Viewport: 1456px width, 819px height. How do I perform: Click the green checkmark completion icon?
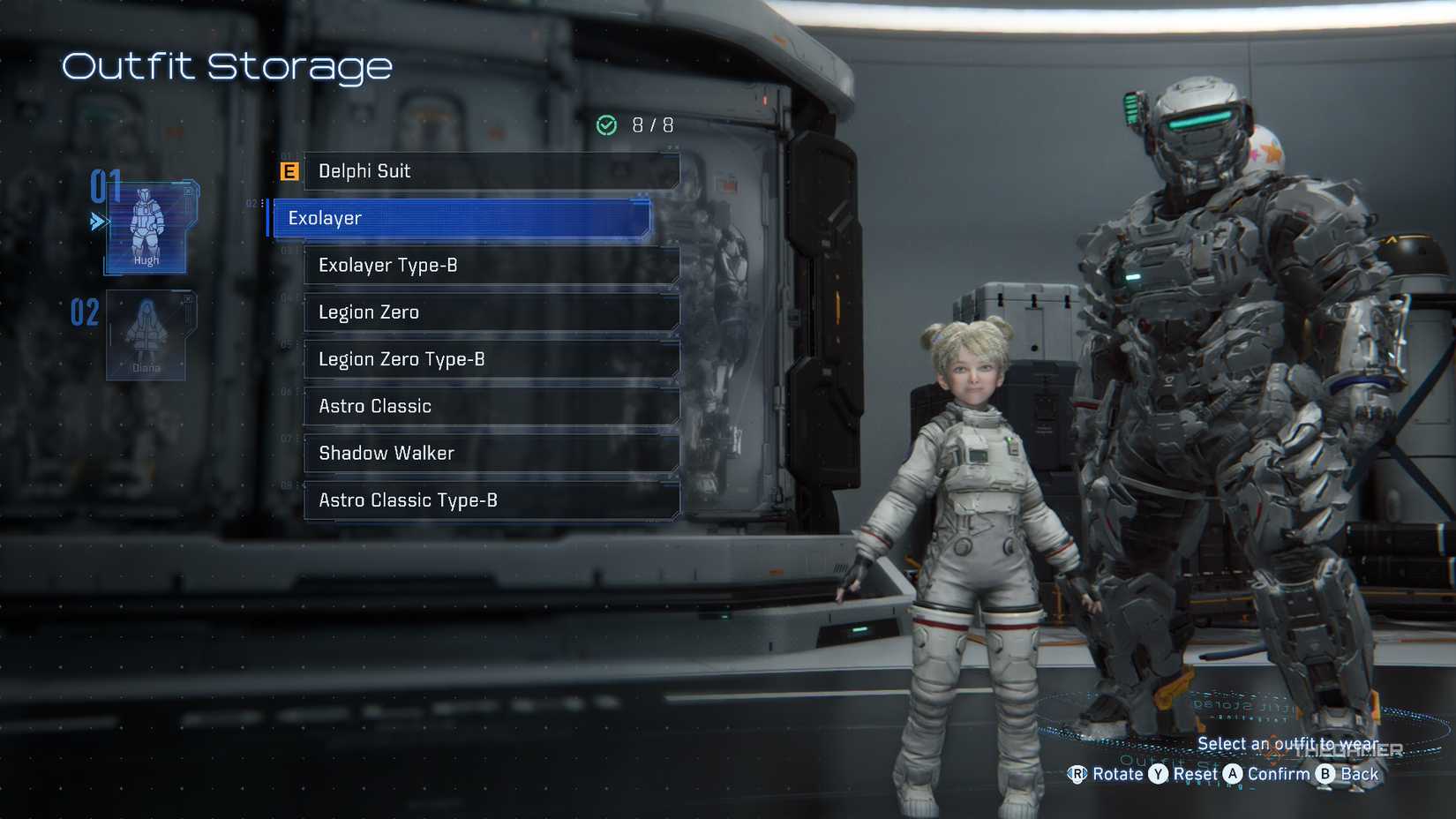pos(605,124)
